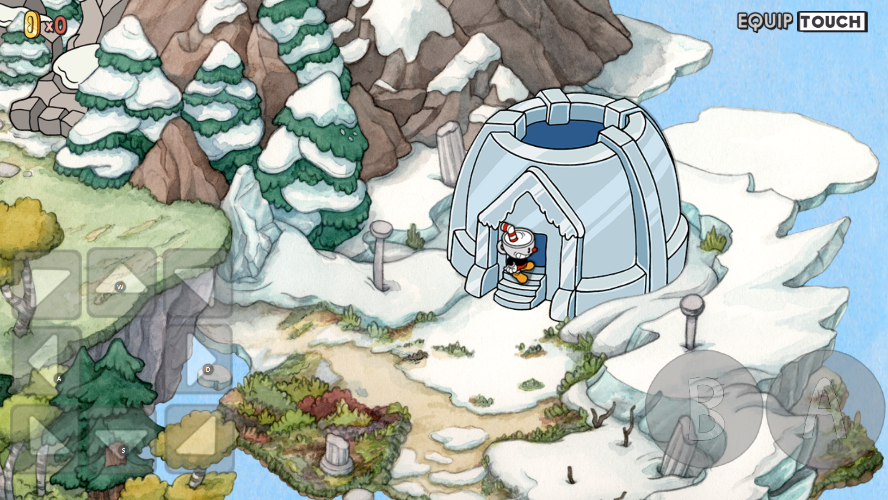Tap the down-left diagonal arrow pad
Image resolution: width=888 pixels, height=500 pixels.
pos(45,438)
